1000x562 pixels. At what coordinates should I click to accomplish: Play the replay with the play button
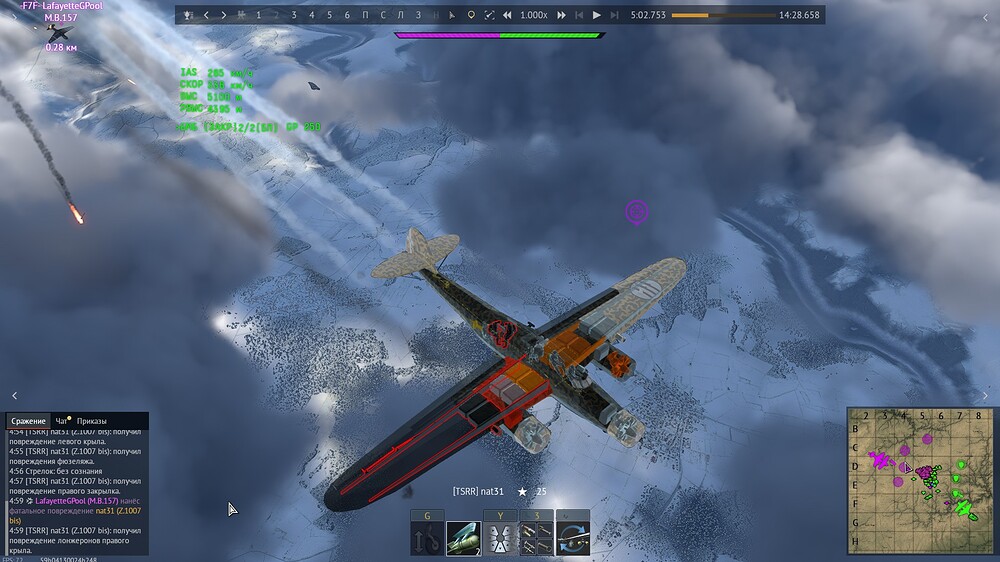coord(597,15)
